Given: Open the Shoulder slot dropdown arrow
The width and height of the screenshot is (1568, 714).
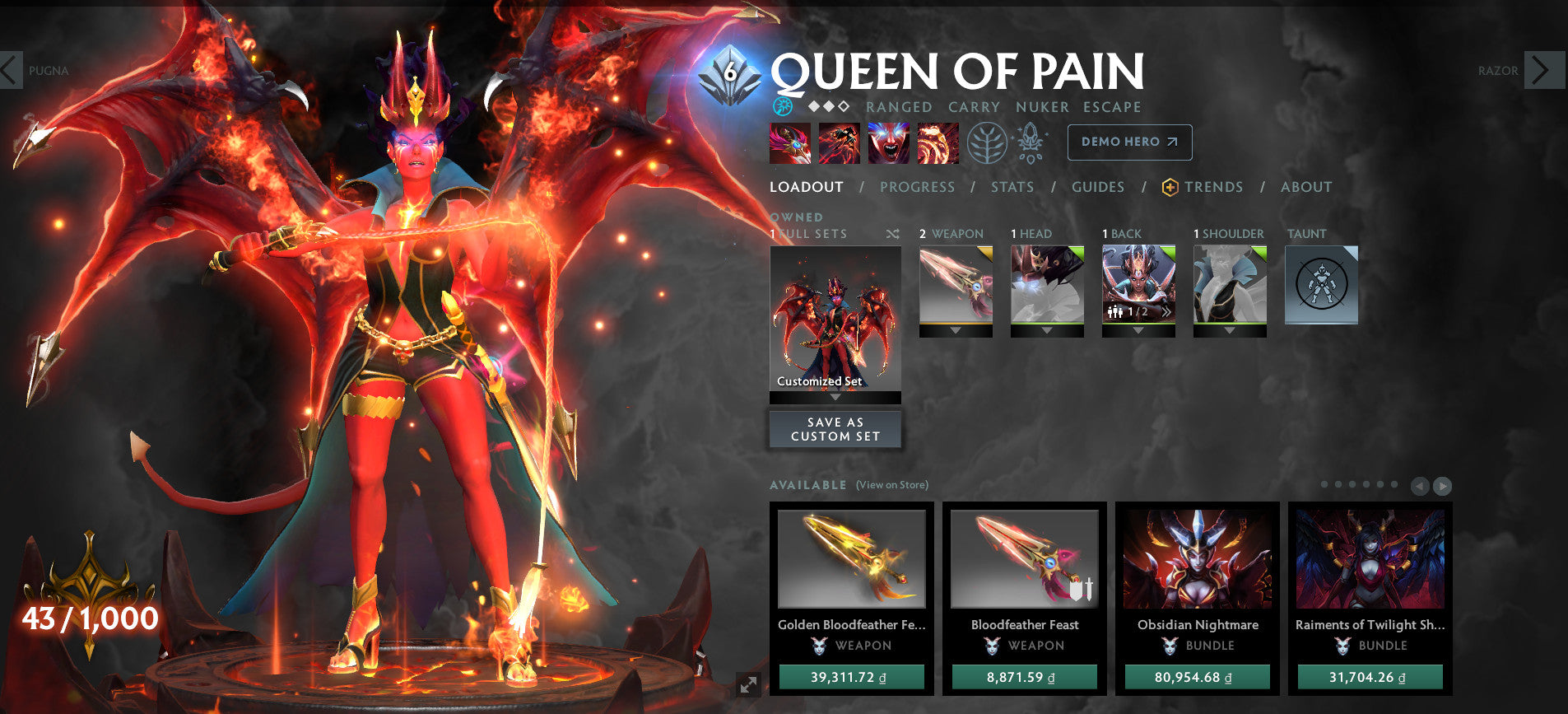Looking at the screenshot, I should pos(1229,329).
